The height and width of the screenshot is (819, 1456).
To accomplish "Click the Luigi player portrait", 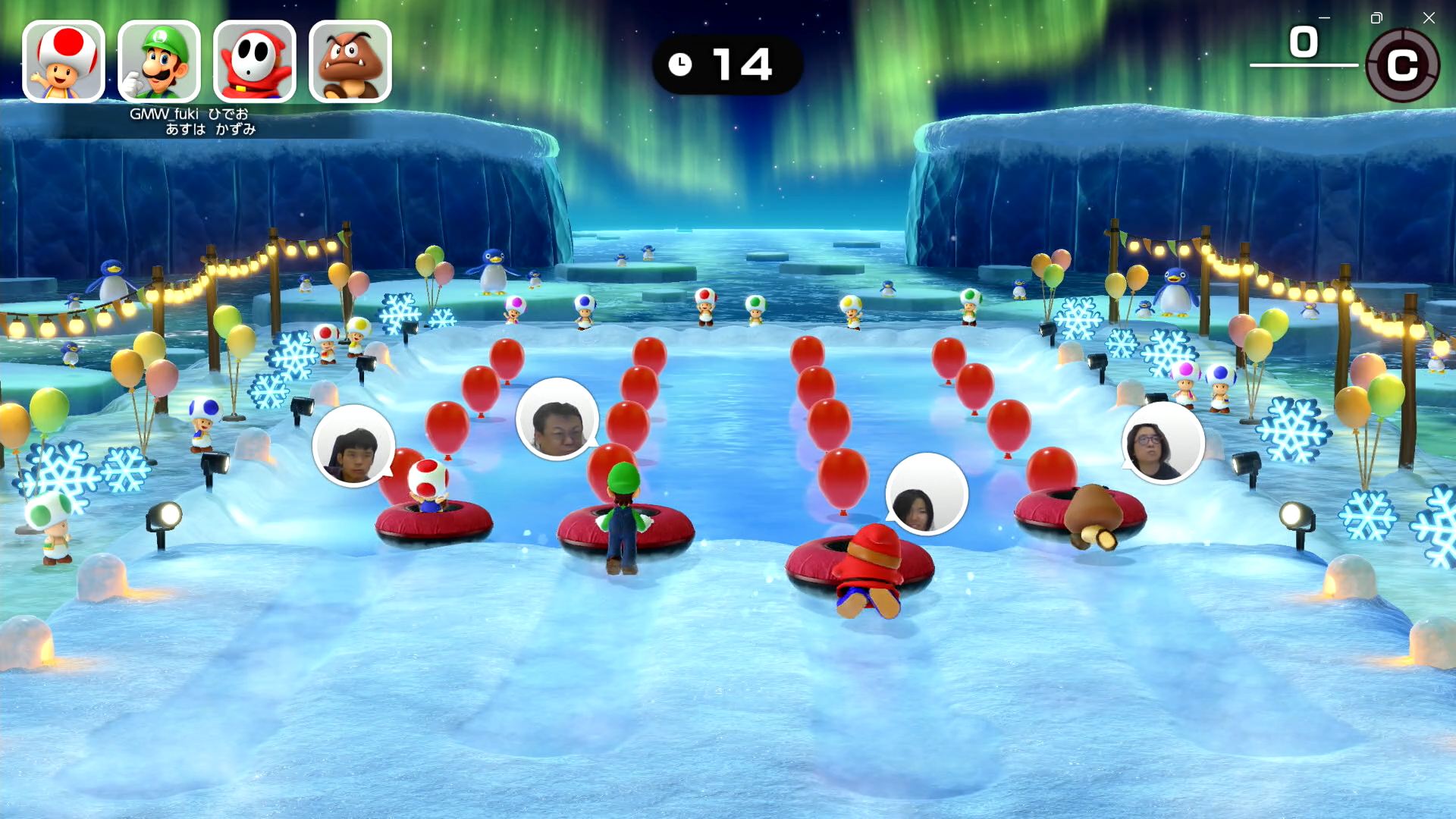I will 159,61.
